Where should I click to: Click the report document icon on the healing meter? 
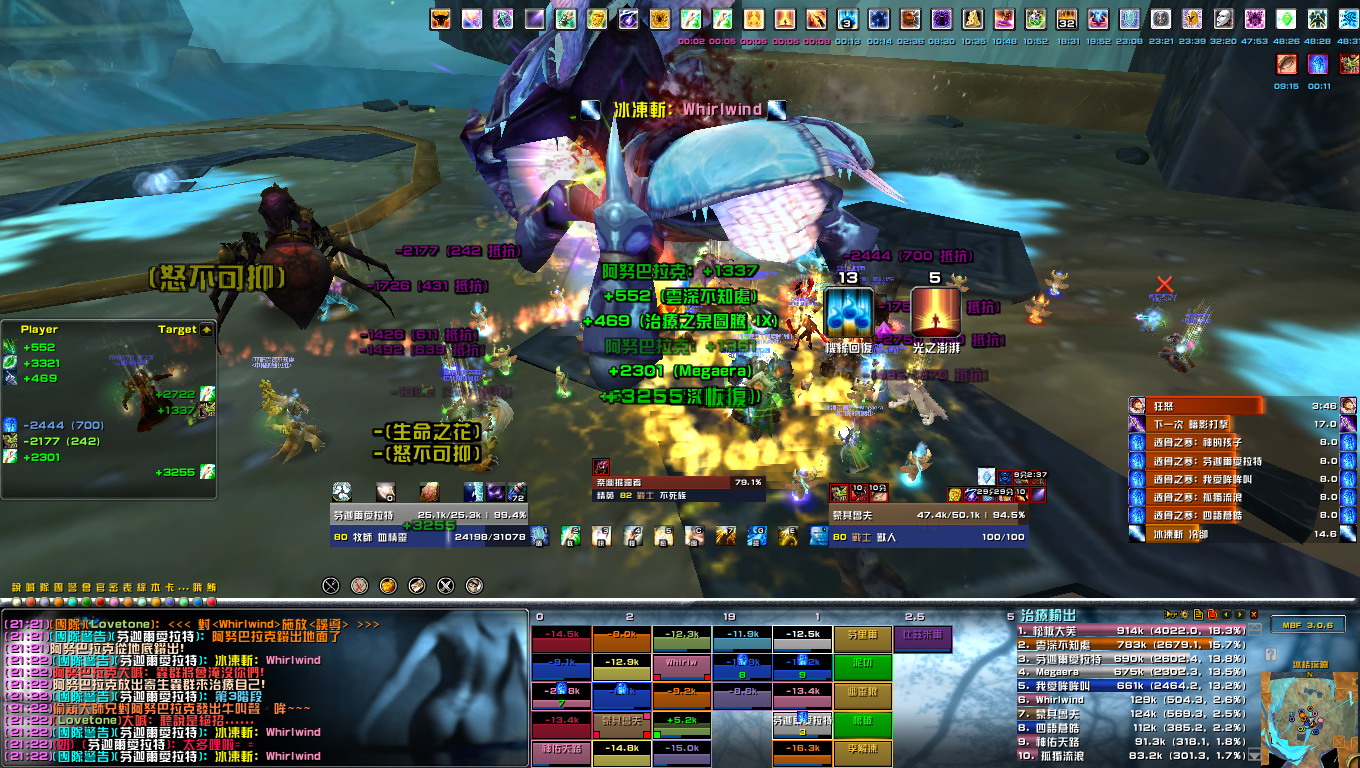click(x=1198, y=614)
